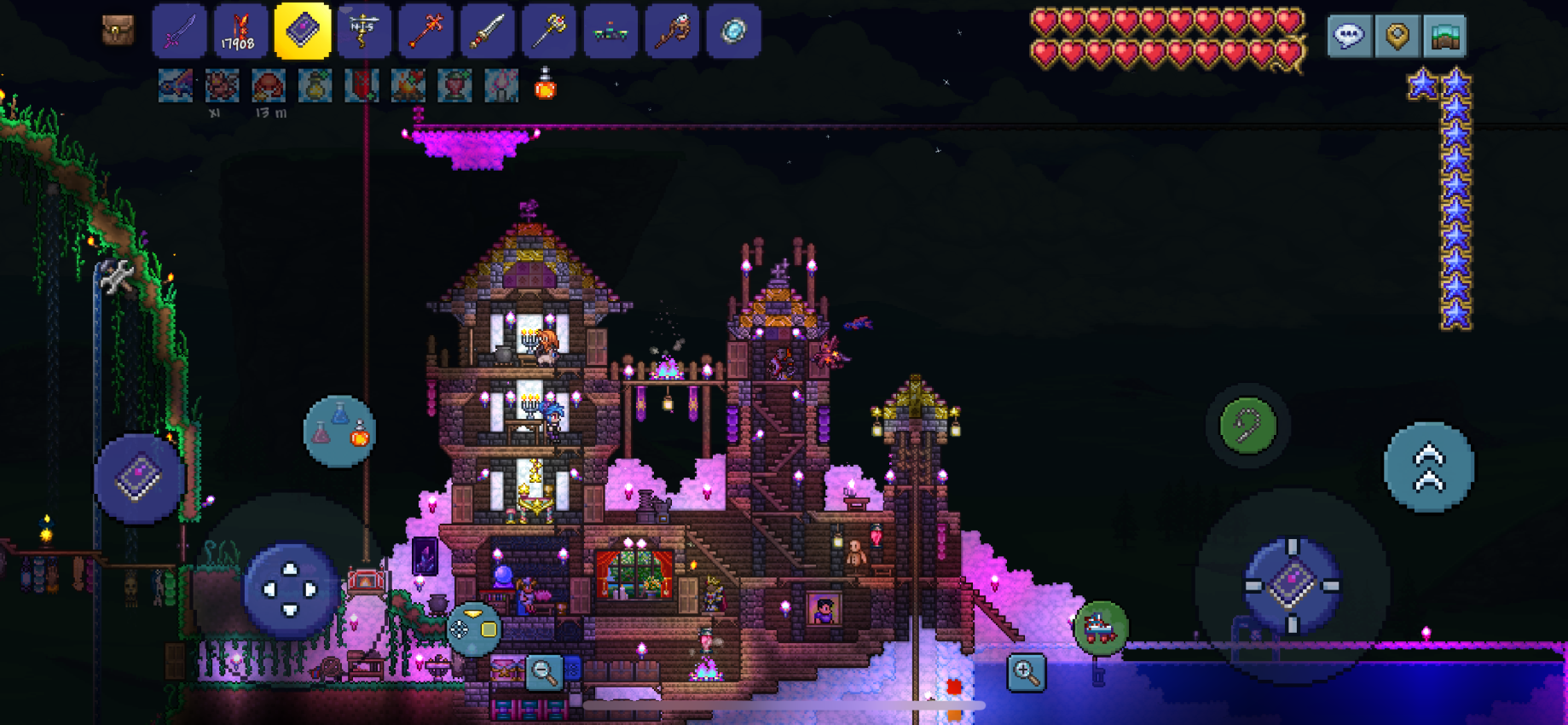Select the weather vane hotbar slot
The height and width of the screenshot is (725, 1568).
coord(364,32)
